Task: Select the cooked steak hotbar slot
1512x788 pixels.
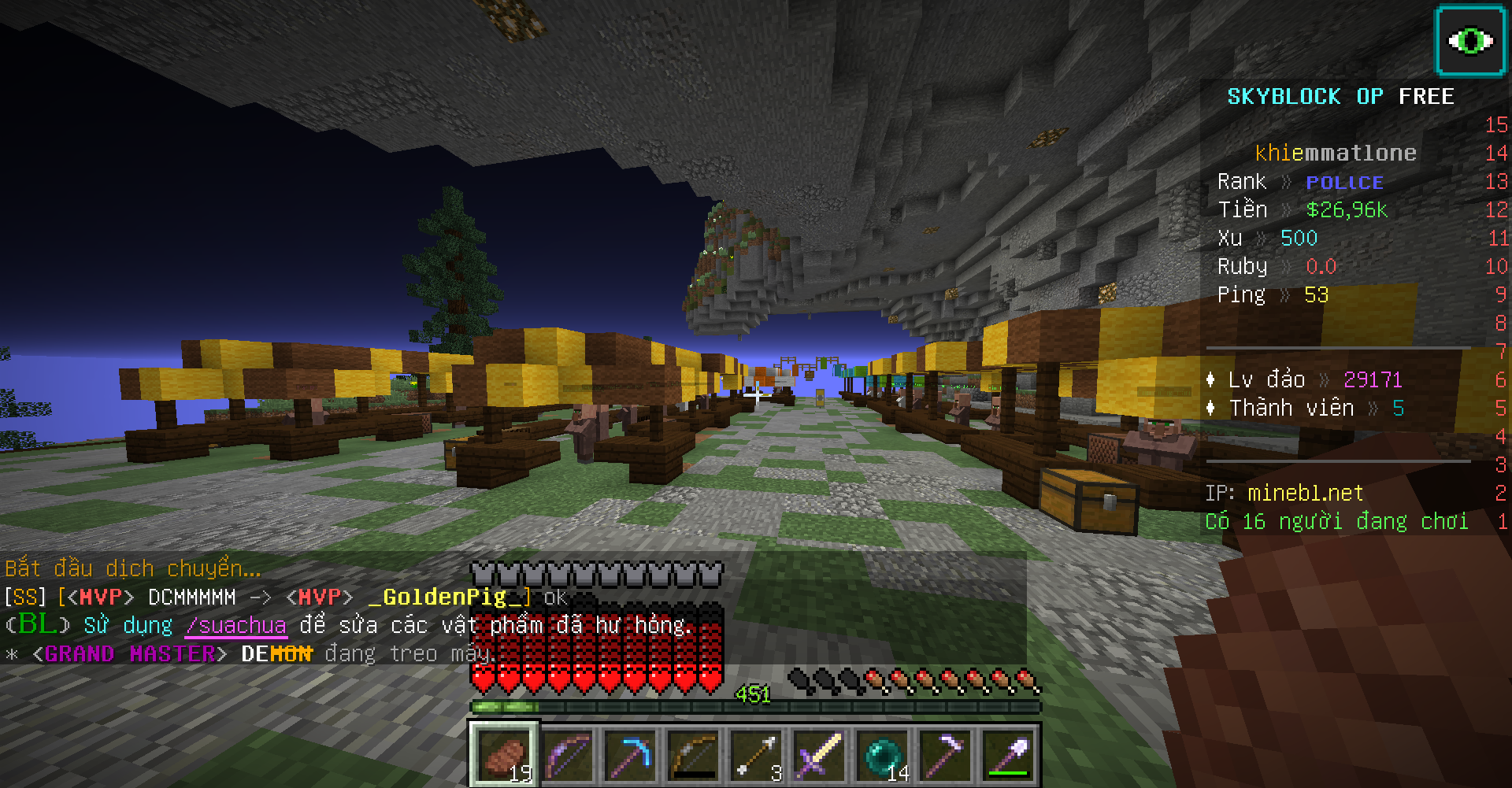Action: click(504, 755)
